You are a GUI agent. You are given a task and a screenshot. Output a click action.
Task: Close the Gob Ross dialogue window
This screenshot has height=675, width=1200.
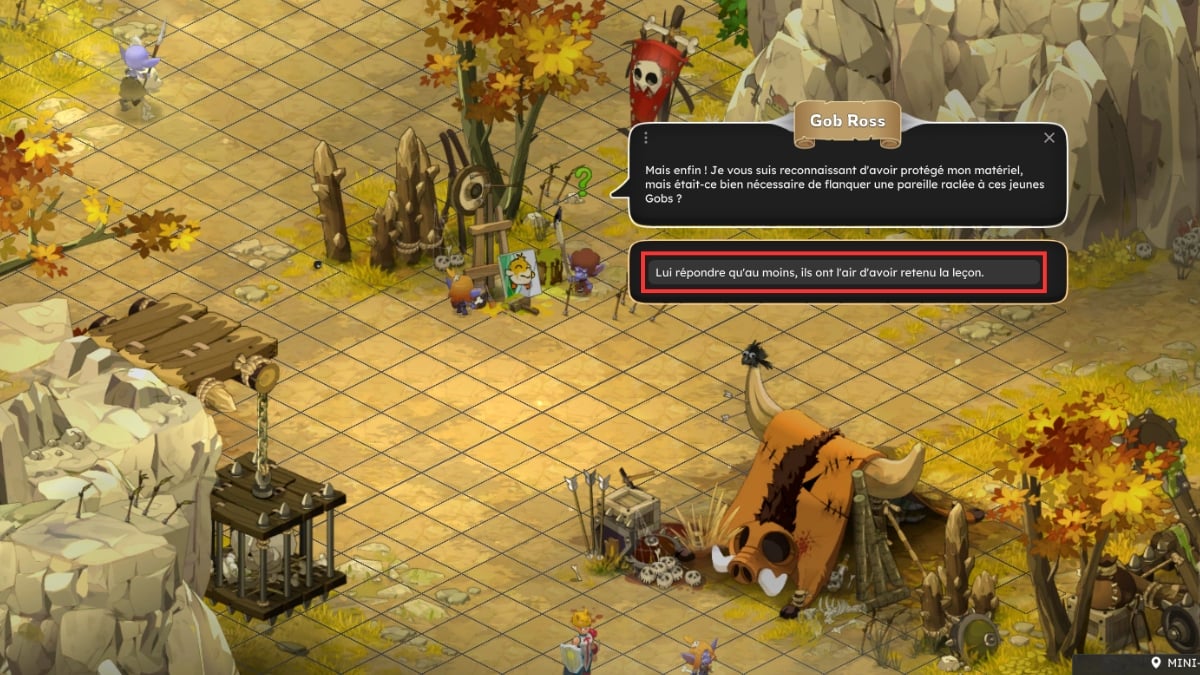click(x=1049, y=138)
